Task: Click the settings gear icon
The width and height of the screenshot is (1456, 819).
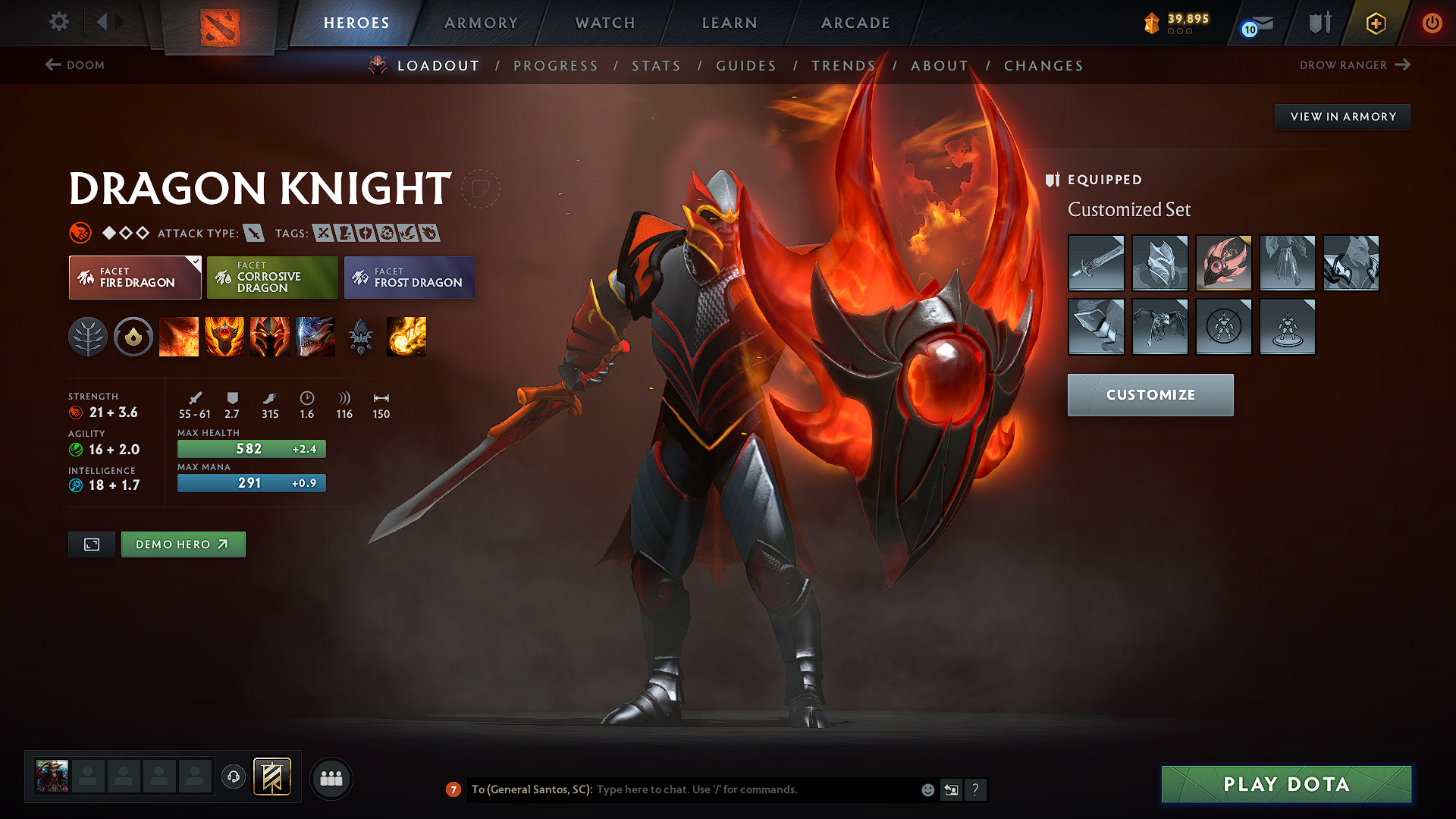Action: tap(58, 22)
